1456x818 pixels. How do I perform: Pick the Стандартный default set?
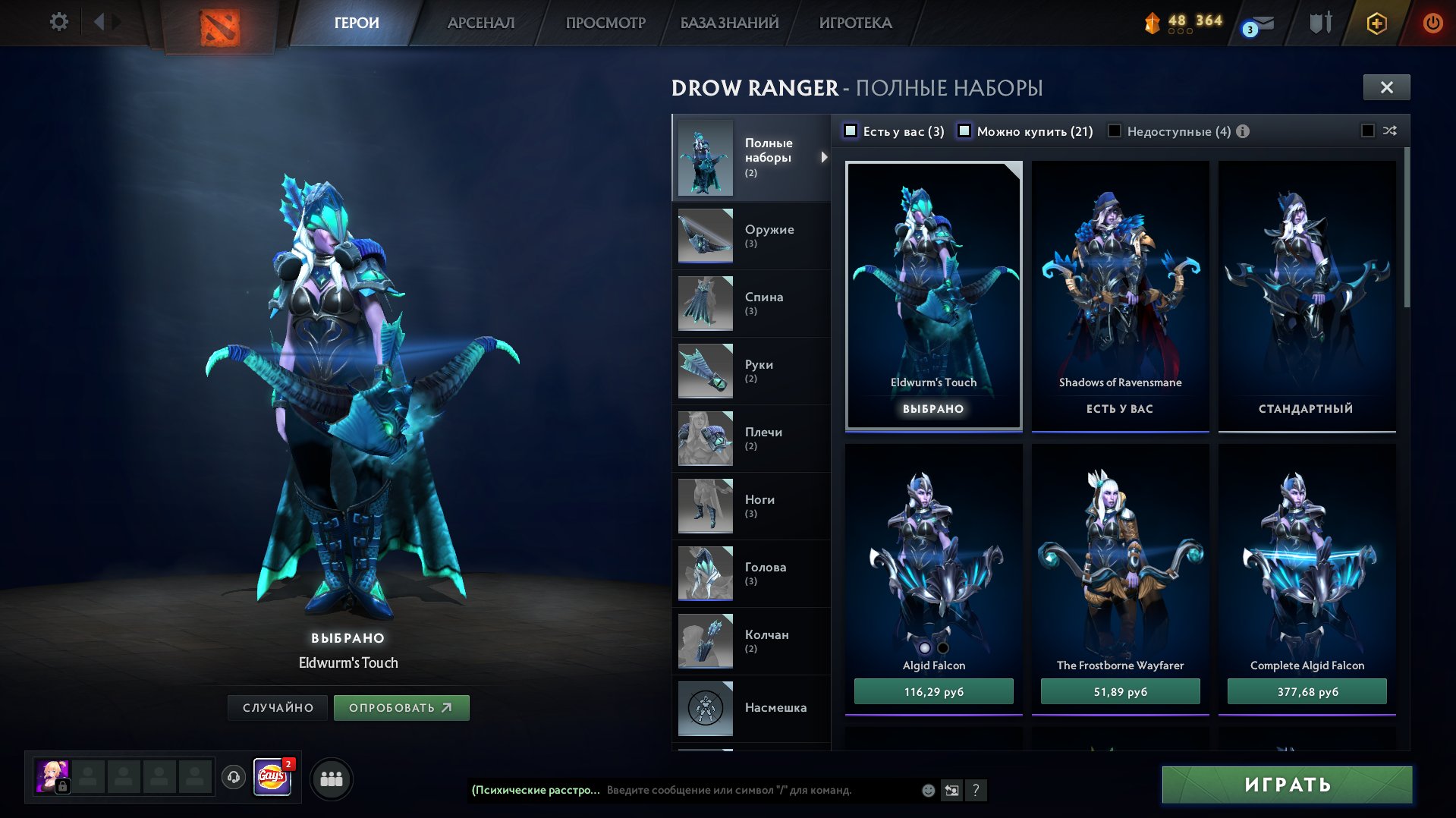click(x=1307, y=296)
